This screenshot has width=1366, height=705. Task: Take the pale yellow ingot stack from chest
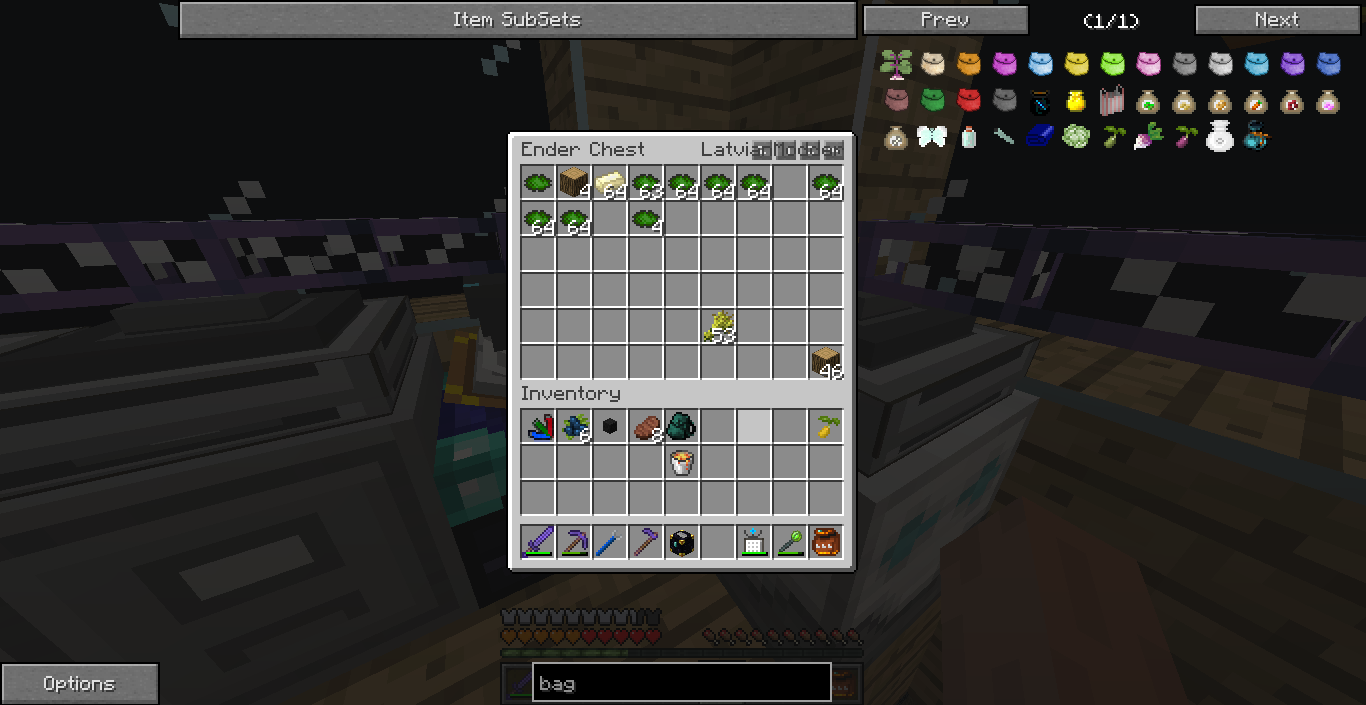click(610, 184)
